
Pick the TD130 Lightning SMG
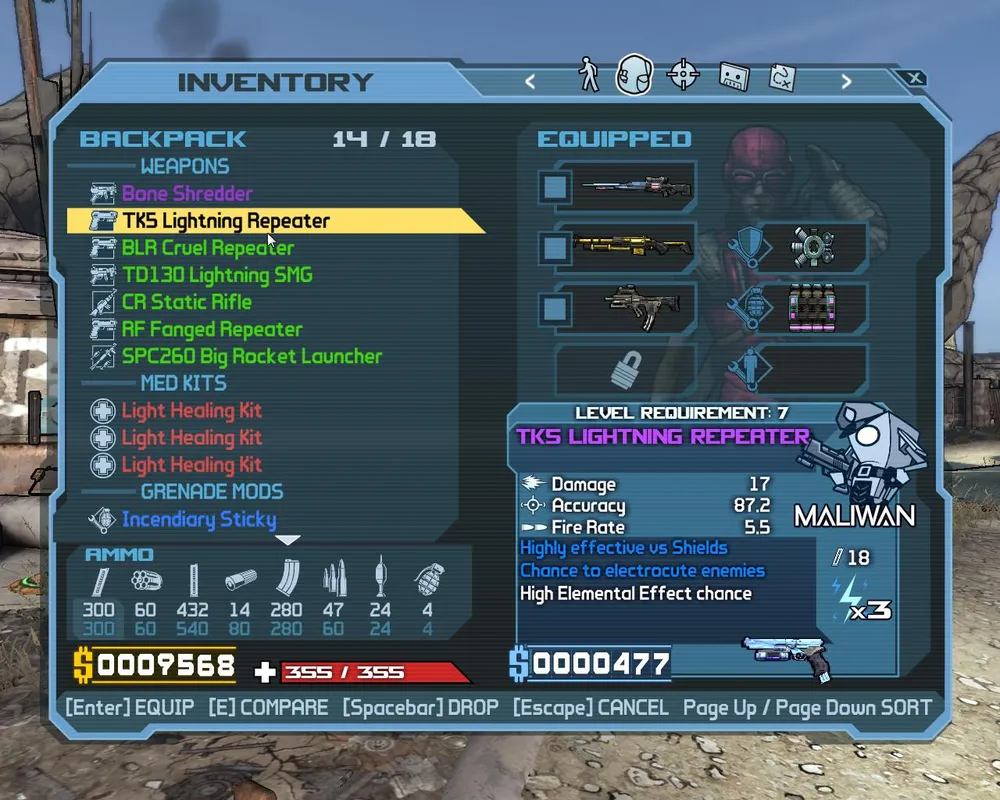tap(217, 275)
